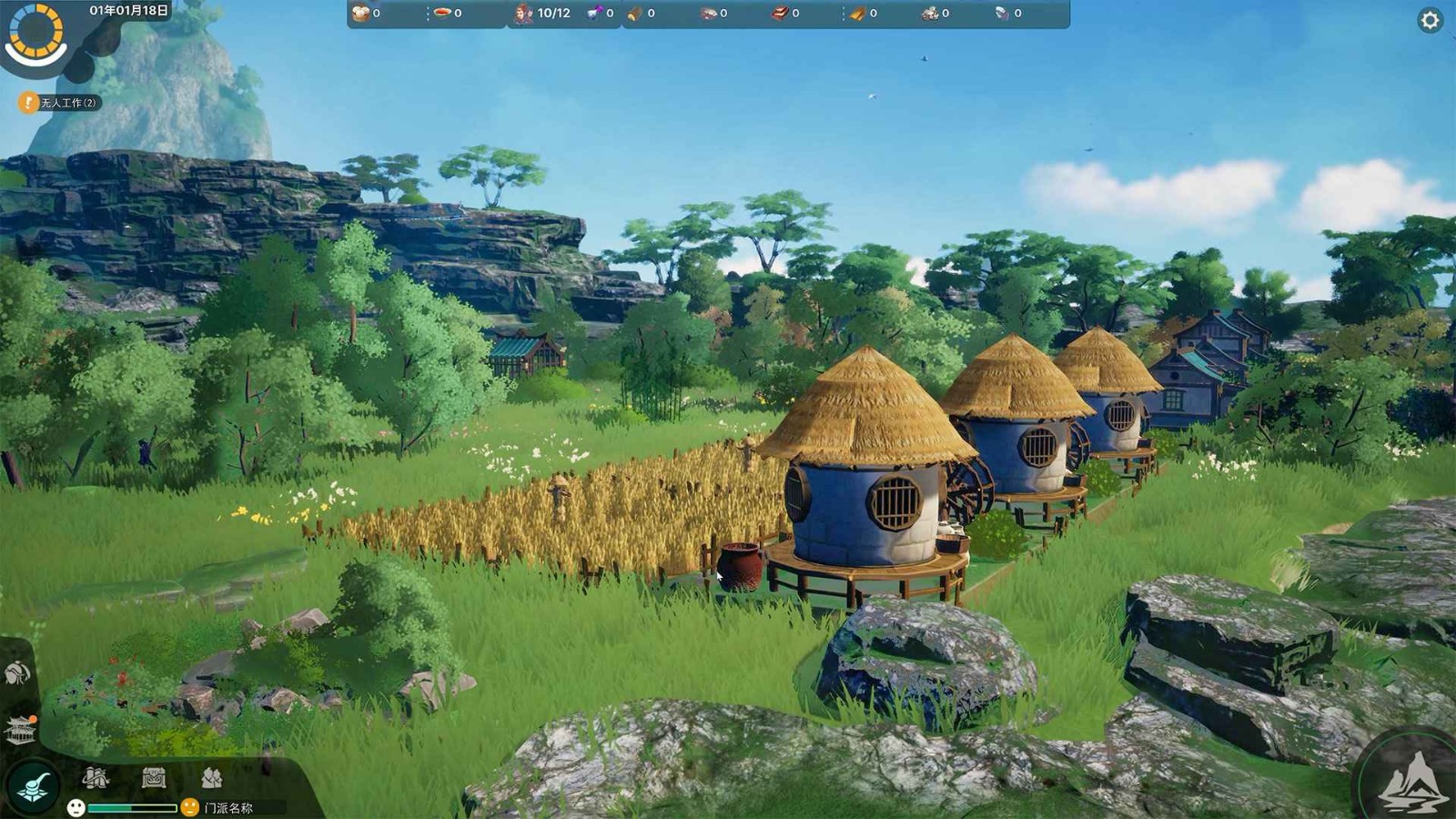Open the treasure chest storage icon

(154, 778)
